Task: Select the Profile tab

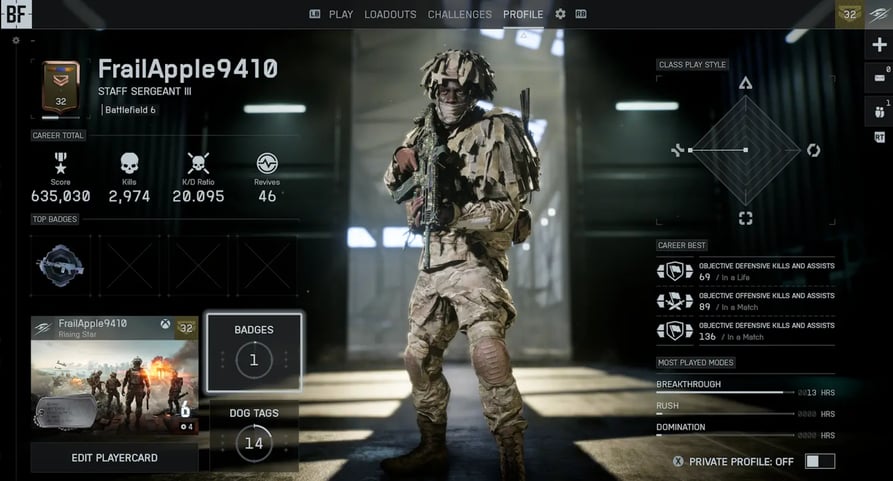Action: click(523, 14)
